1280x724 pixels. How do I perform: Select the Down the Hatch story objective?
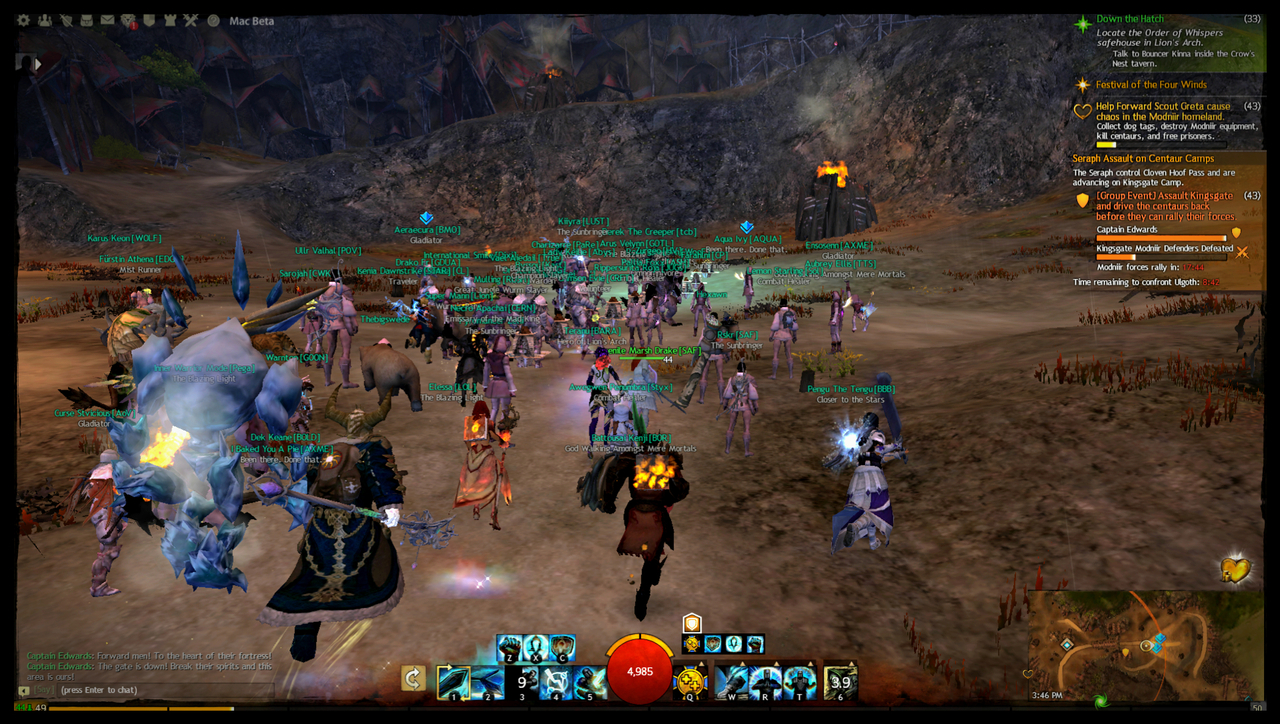tap(1130, 19)
